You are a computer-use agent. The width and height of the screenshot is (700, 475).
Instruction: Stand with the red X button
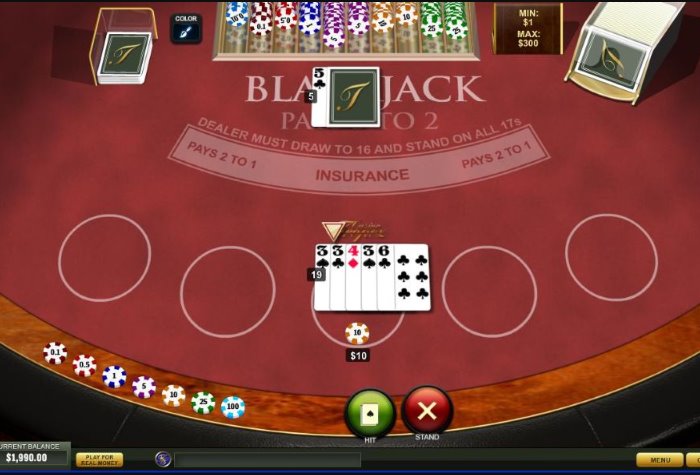(x=427, y=410)
